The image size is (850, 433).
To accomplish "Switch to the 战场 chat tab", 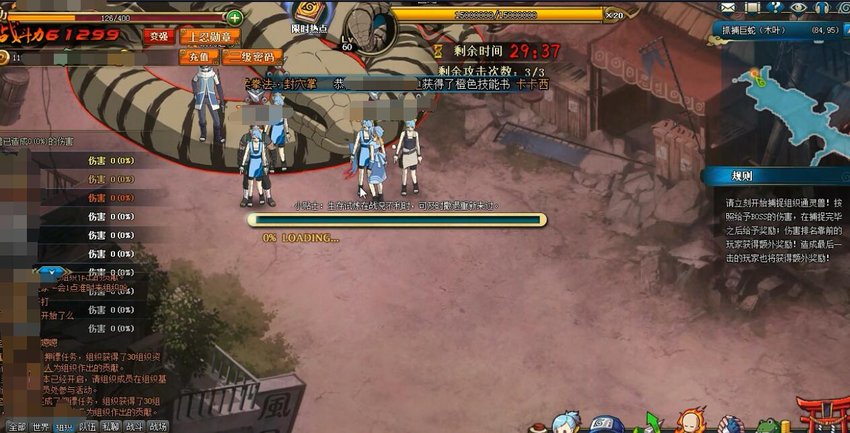I will point(158,425).
